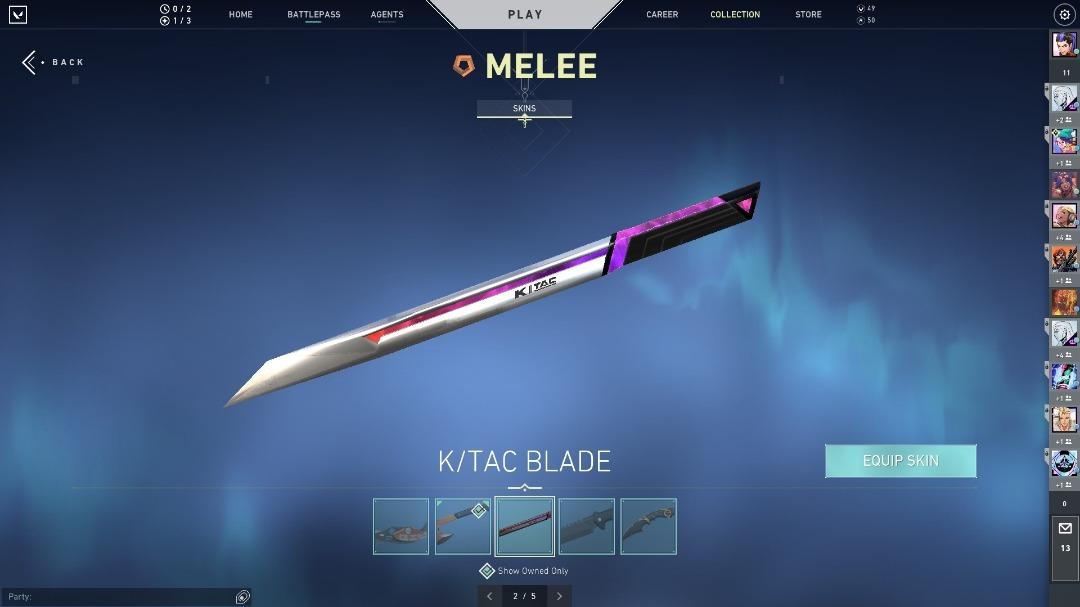Open the Battlepass page

point(313,15)
